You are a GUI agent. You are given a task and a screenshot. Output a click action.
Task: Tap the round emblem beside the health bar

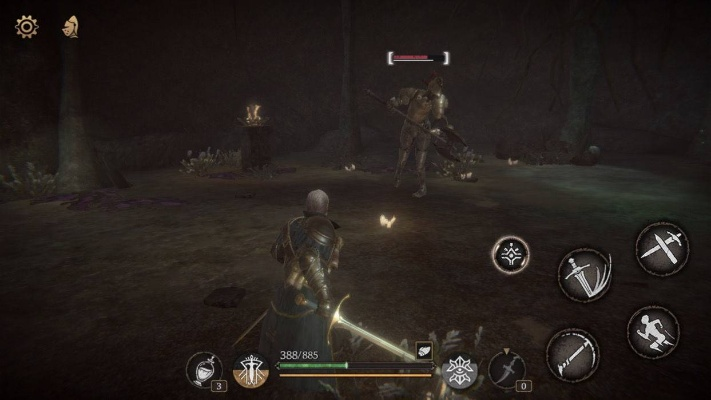(251, 371)
